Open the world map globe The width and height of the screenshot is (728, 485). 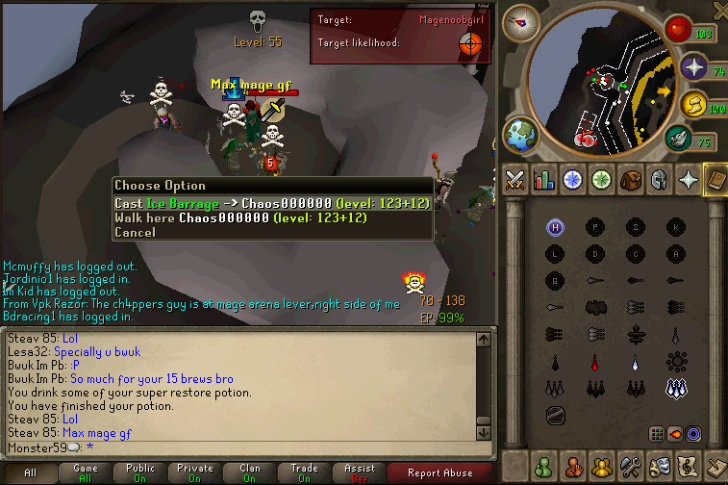click(521, 134)
